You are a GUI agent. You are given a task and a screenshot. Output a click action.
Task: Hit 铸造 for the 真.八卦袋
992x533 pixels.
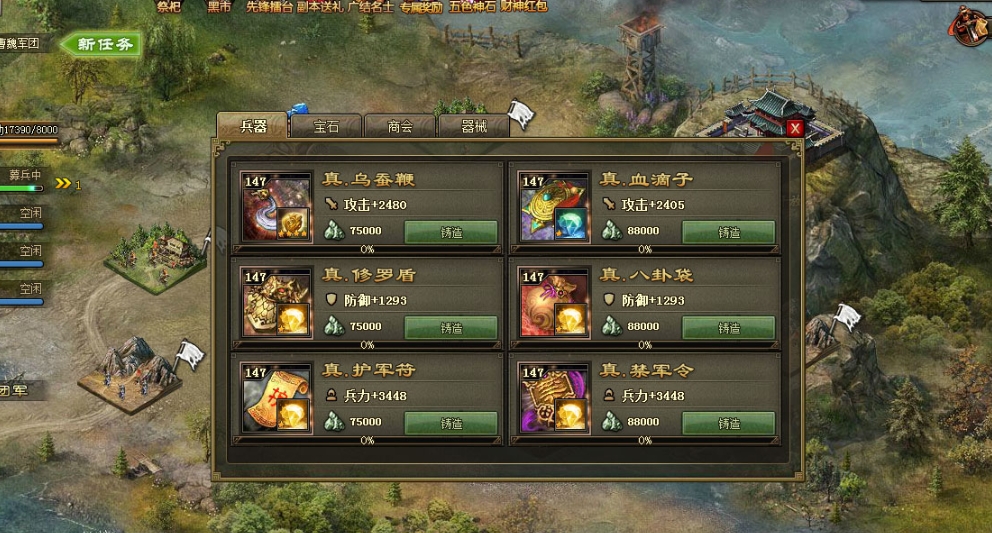(x=729, y=327)
